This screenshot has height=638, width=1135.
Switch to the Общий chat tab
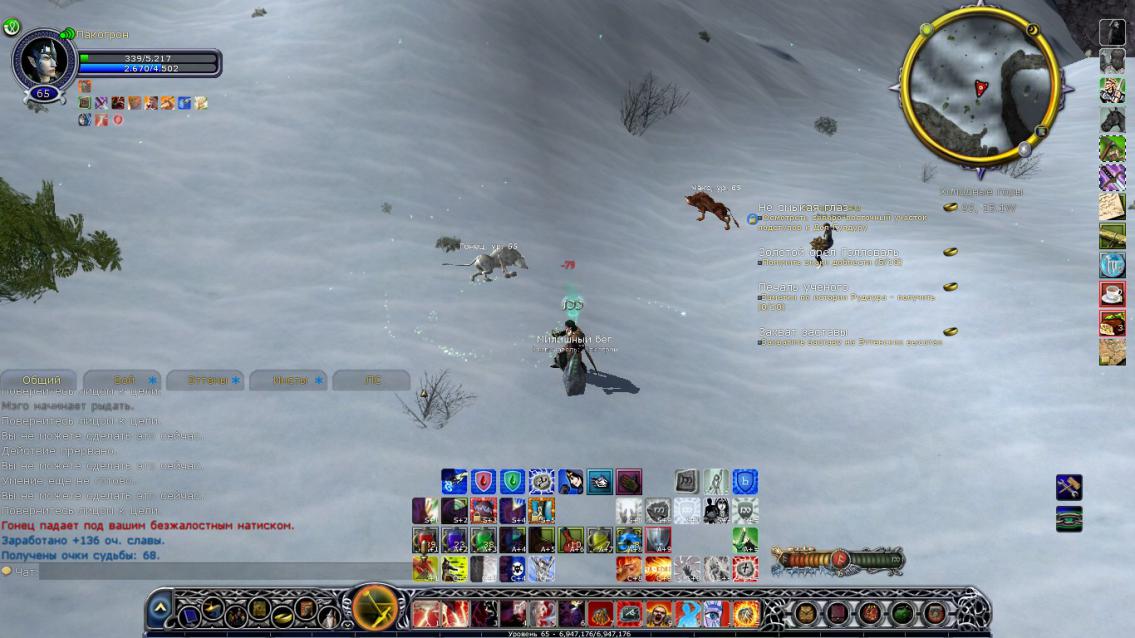(42, 380)
